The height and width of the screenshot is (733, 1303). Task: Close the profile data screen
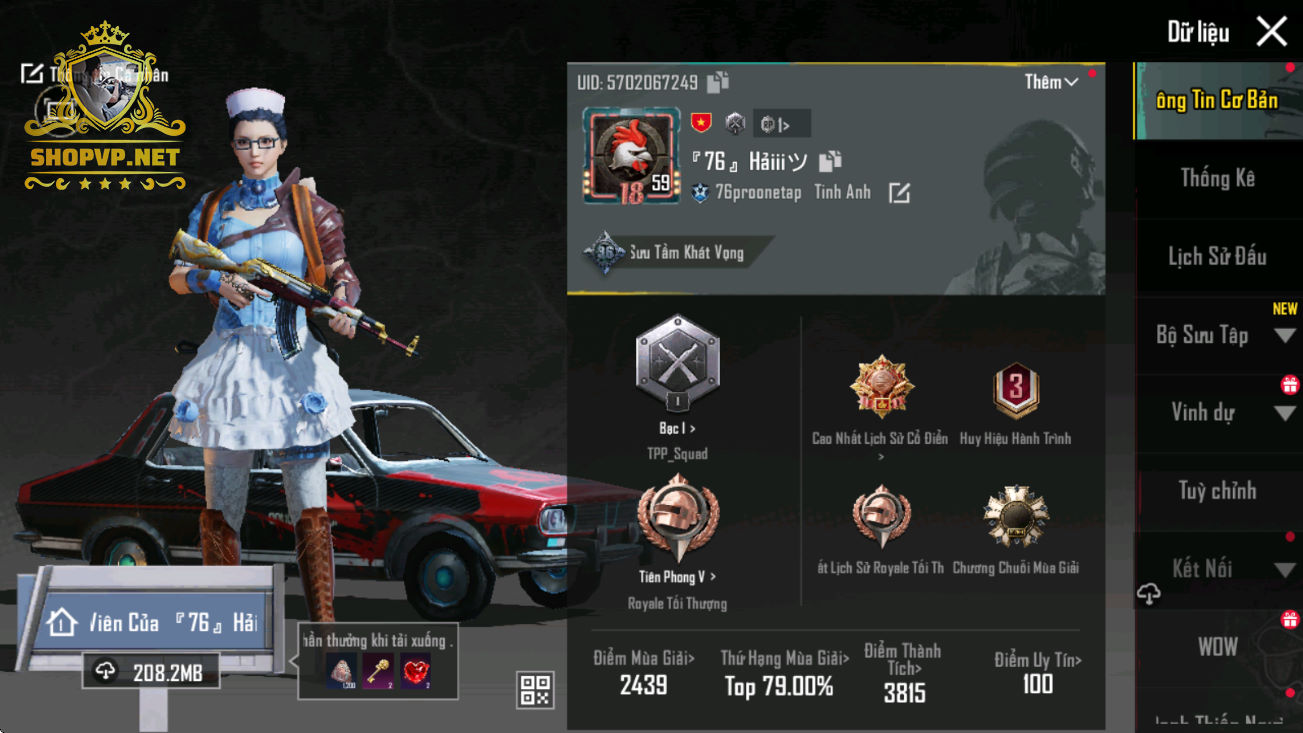point(1271,32)
